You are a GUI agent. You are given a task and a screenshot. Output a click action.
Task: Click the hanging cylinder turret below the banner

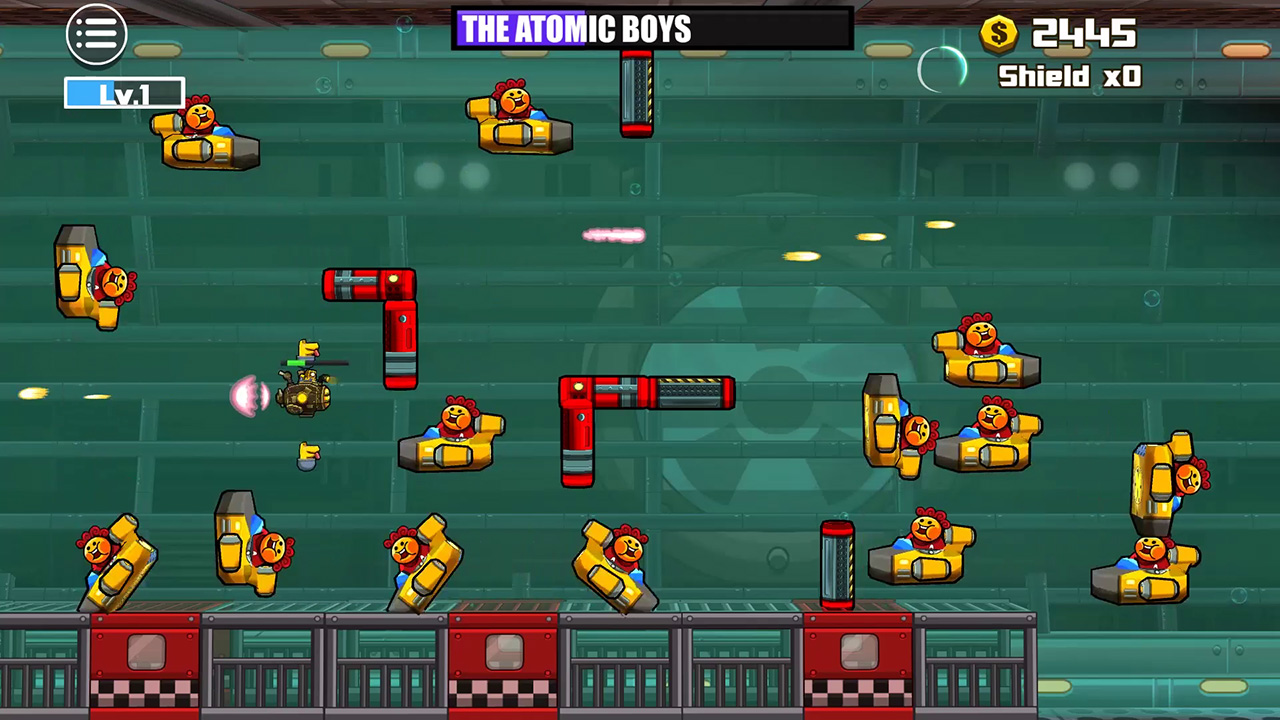[x=638, y=95]
